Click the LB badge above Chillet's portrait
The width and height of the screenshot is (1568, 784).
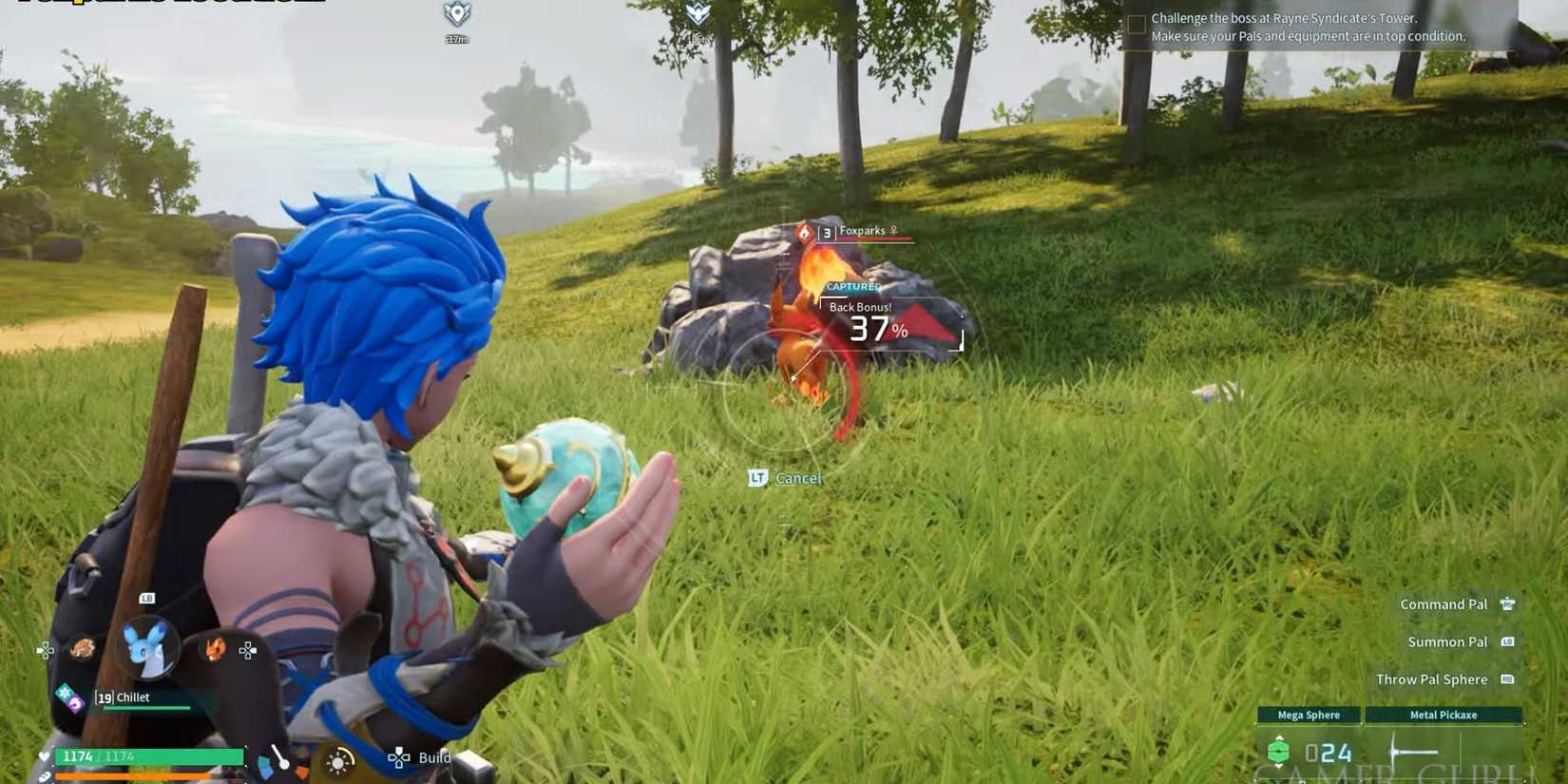pyautogui.click(x=146, y=598)
